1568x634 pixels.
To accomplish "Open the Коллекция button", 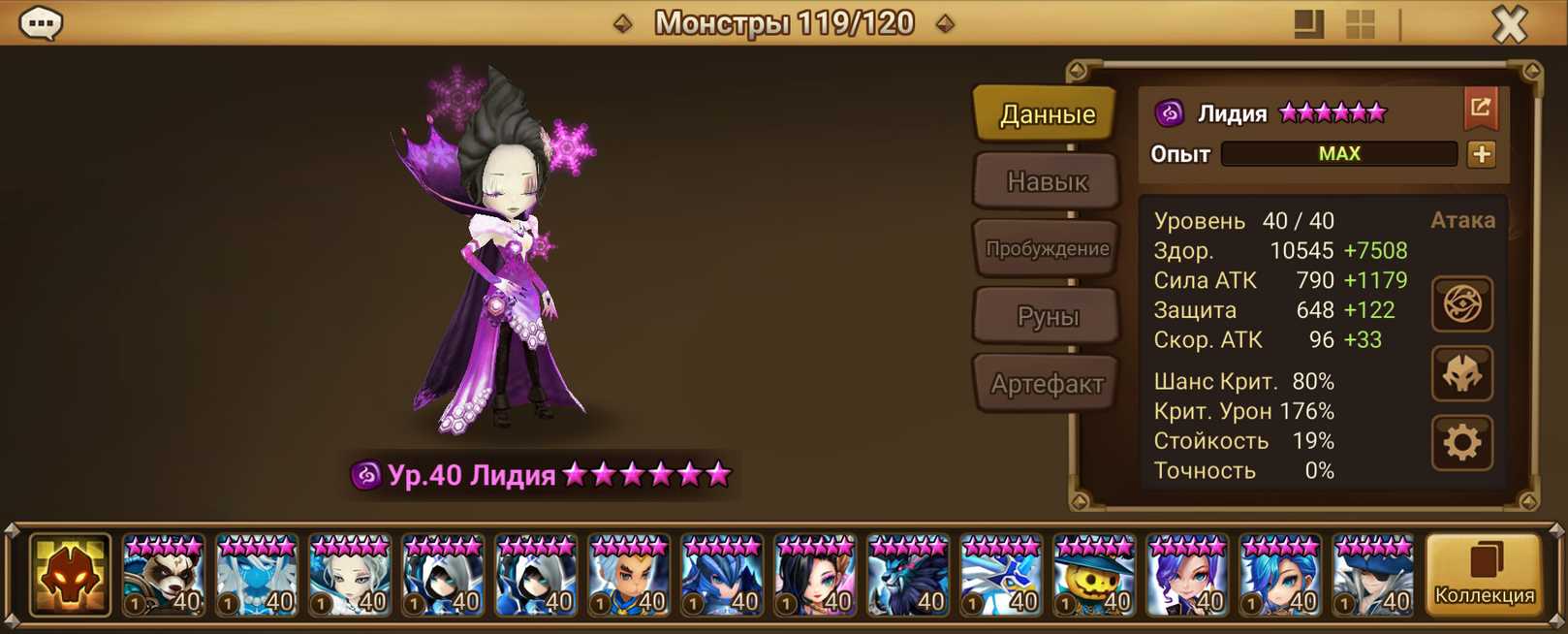I will coord(1484,576).
